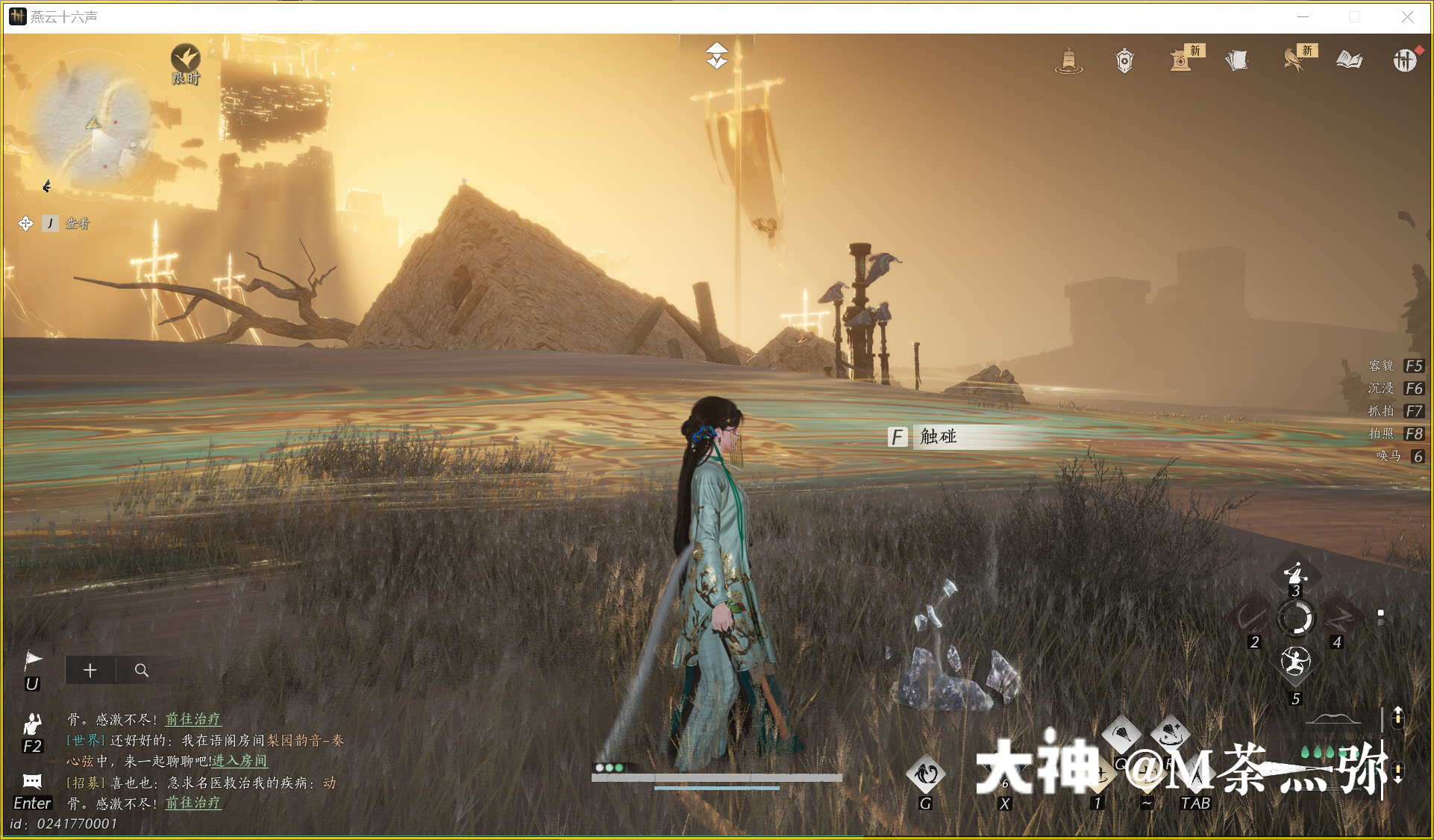Image resolution: width=1434 pixels, height=840 pixels.
Task: Click the magnifier search button above chat
Action: pos(141,670)
